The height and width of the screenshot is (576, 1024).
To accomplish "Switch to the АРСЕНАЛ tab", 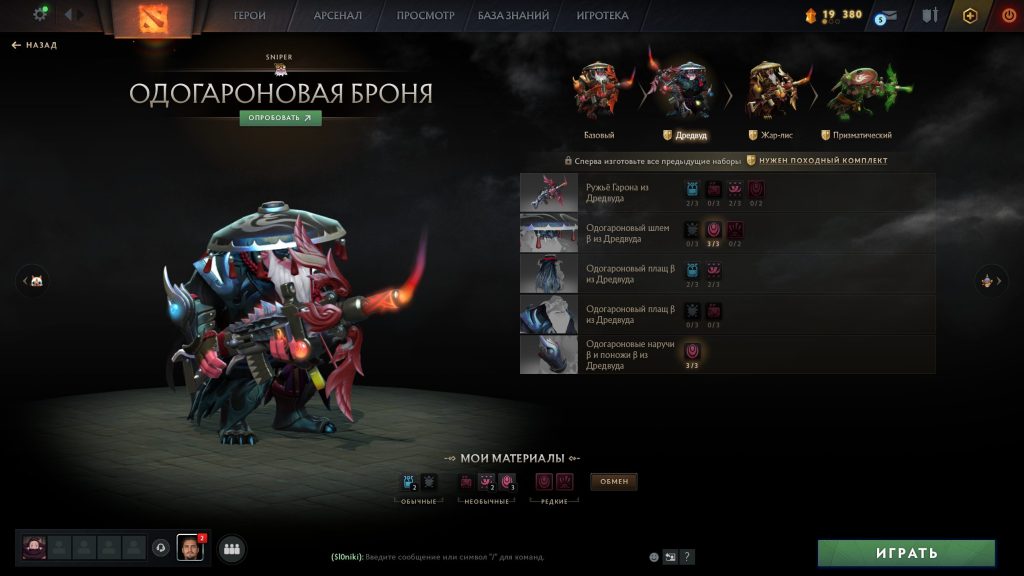I will [x=338, y=16].
